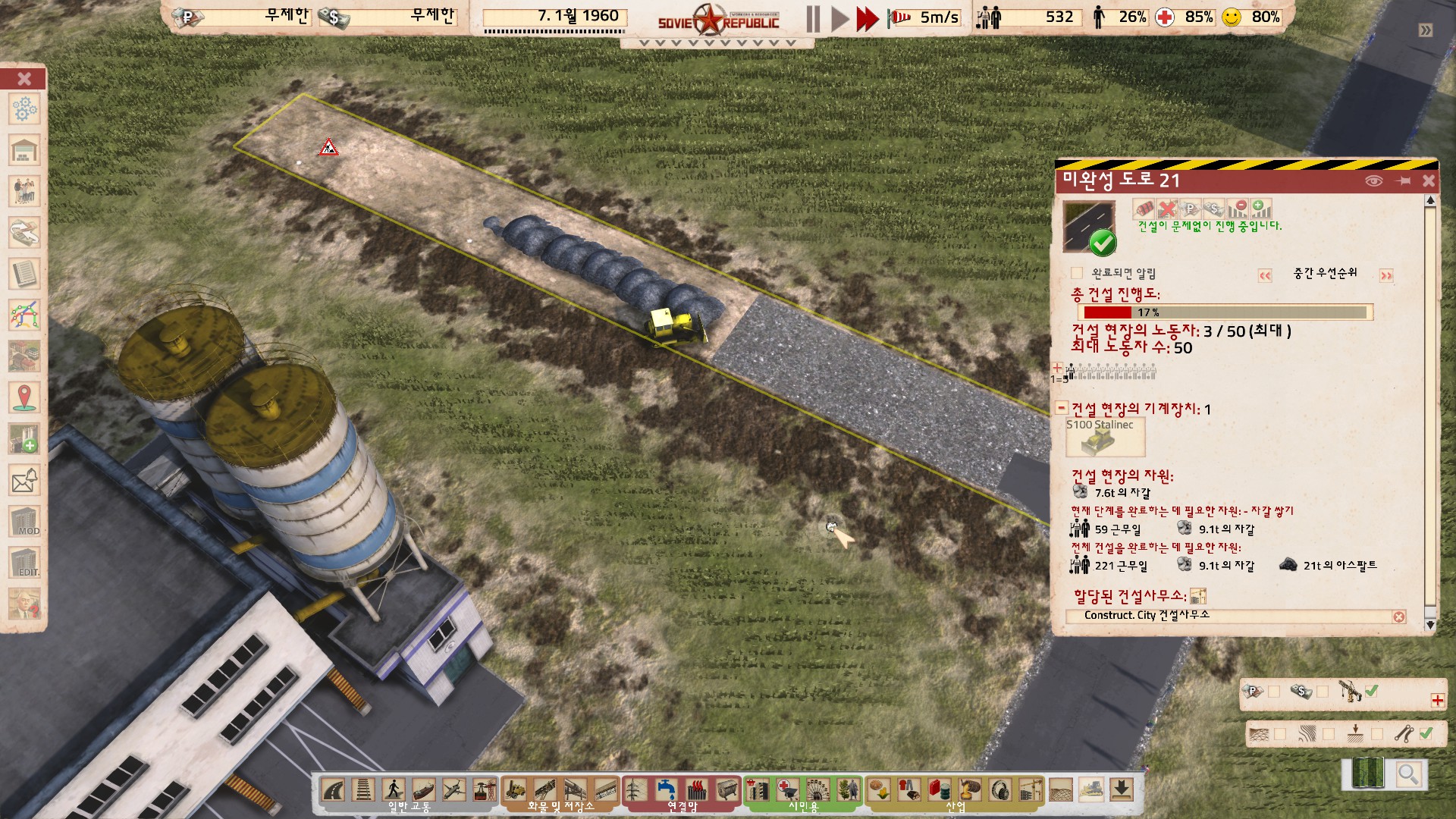Open the map location pin menu
This screenshot has height=819, width=1456.
tap(24, 397)
